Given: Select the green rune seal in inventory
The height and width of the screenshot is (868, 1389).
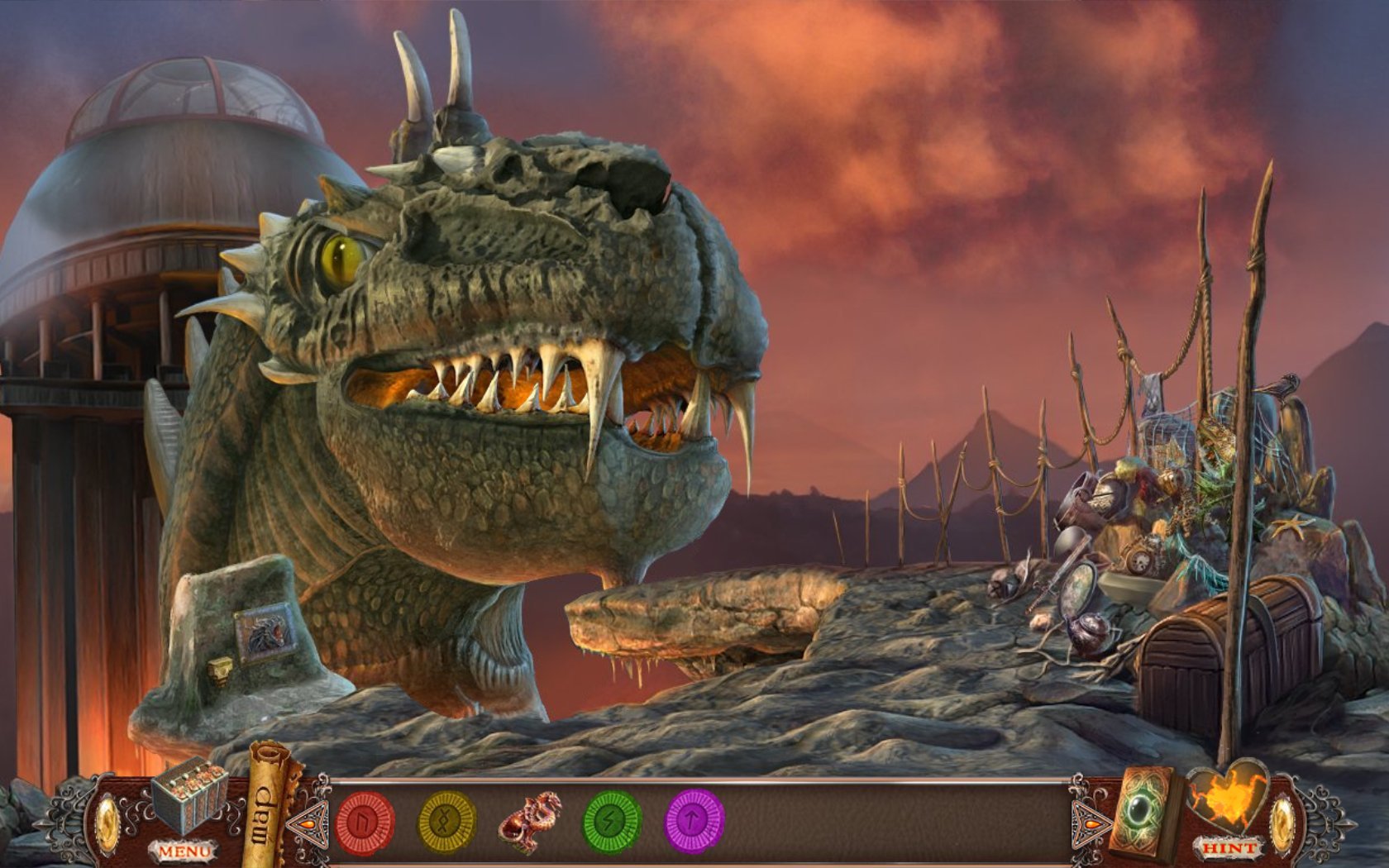Looking at the screenshot, I should pyautogui.click(x=613, y=821).
